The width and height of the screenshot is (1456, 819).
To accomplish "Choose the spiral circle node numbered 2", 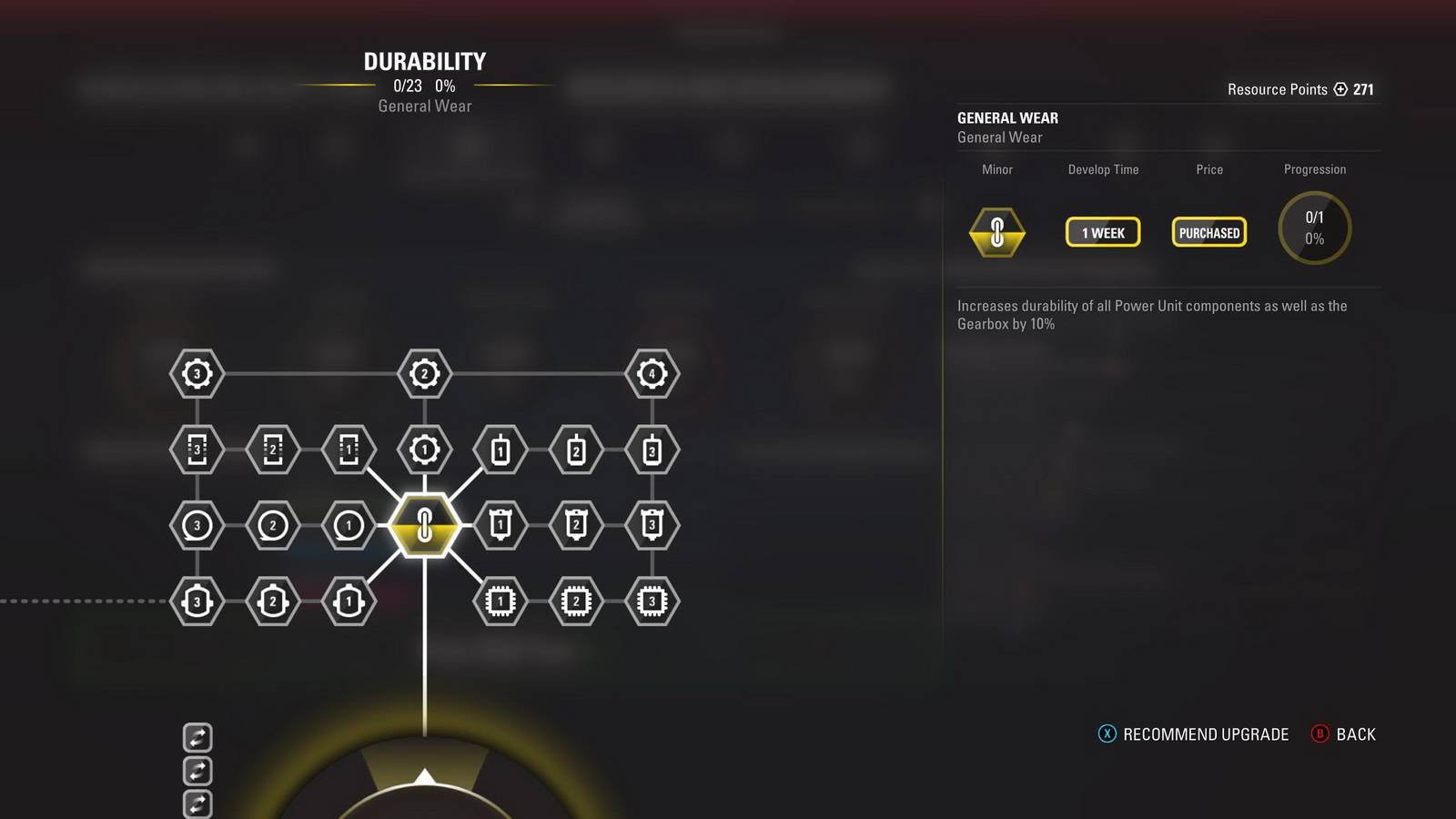I will click(272, 525).
